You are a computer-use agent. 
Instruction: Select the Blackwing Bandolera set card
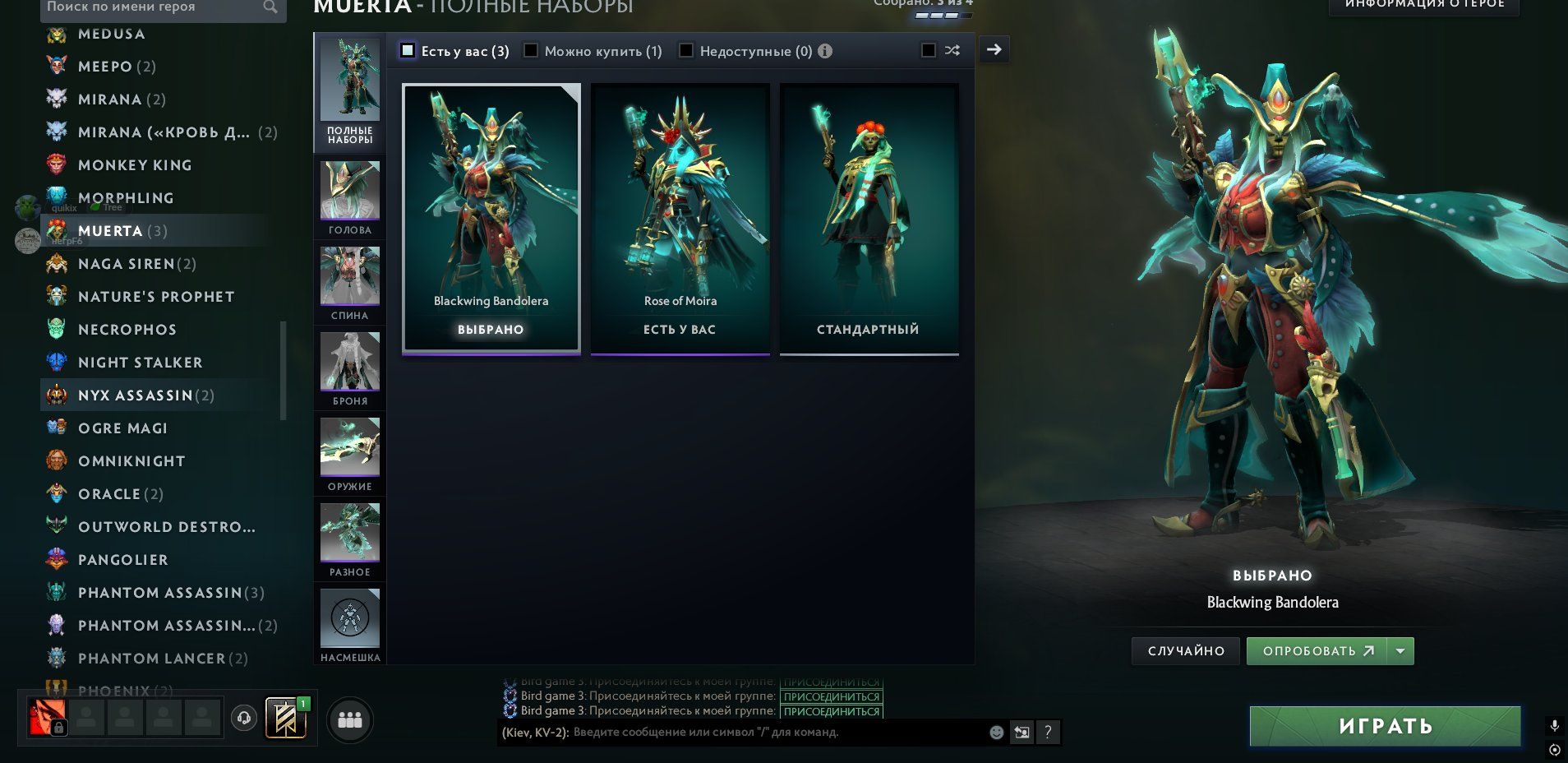(x=491, y=219)
